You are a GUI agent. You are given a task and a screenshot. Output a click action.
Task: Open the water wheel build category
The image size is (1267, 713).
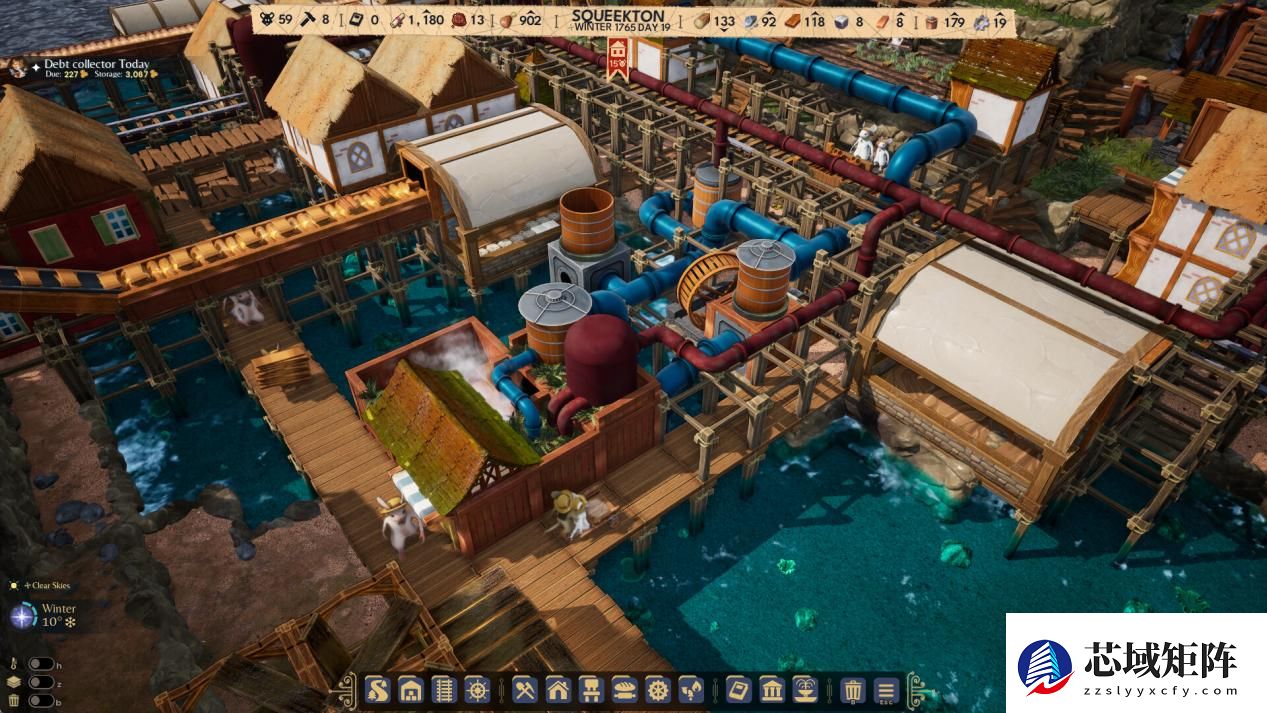pos(657,689)
